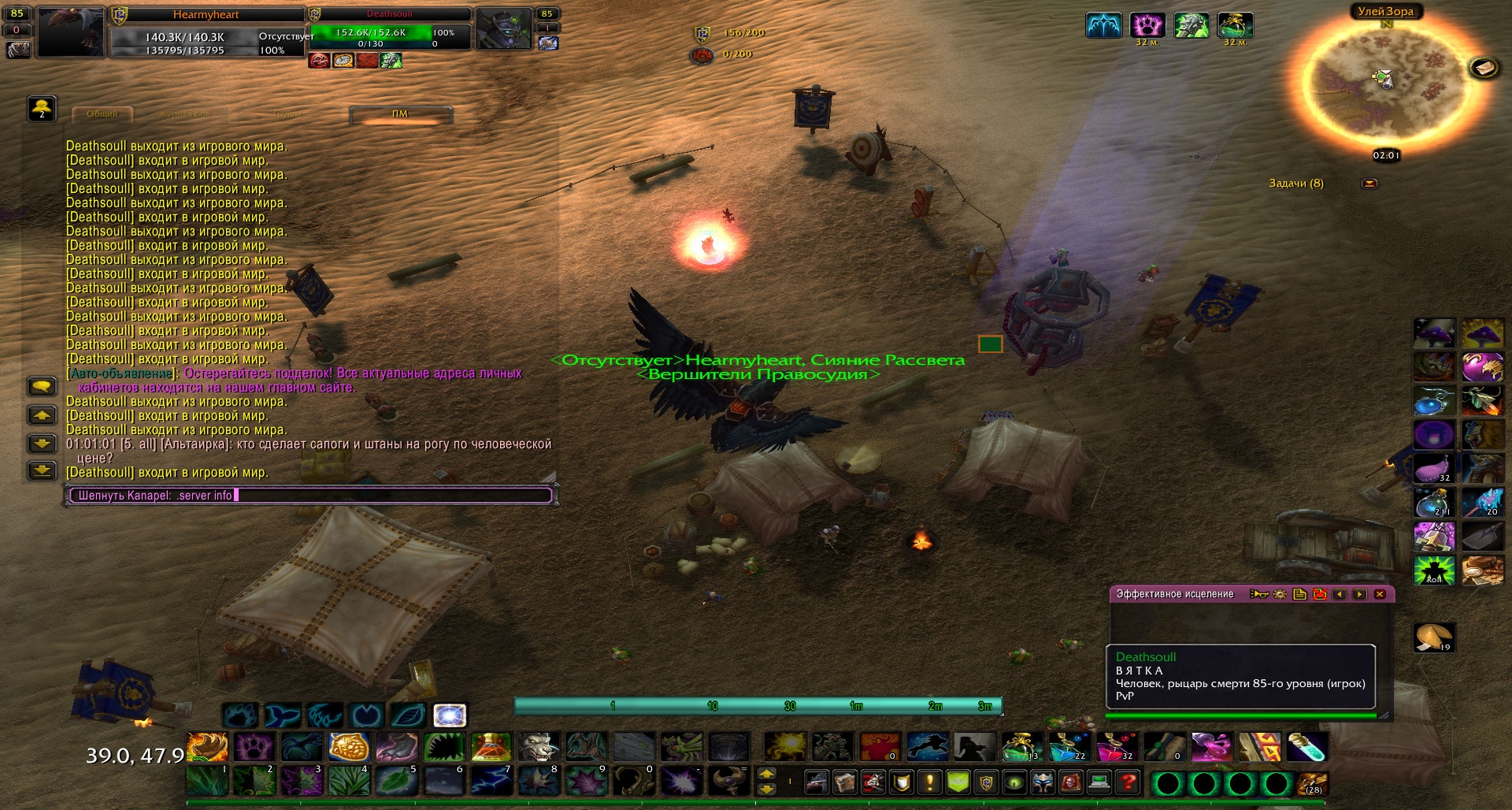This screenshot has width=1512, height=810.
Task: Open the ПМ chat tab
Action: pos(400,114)
